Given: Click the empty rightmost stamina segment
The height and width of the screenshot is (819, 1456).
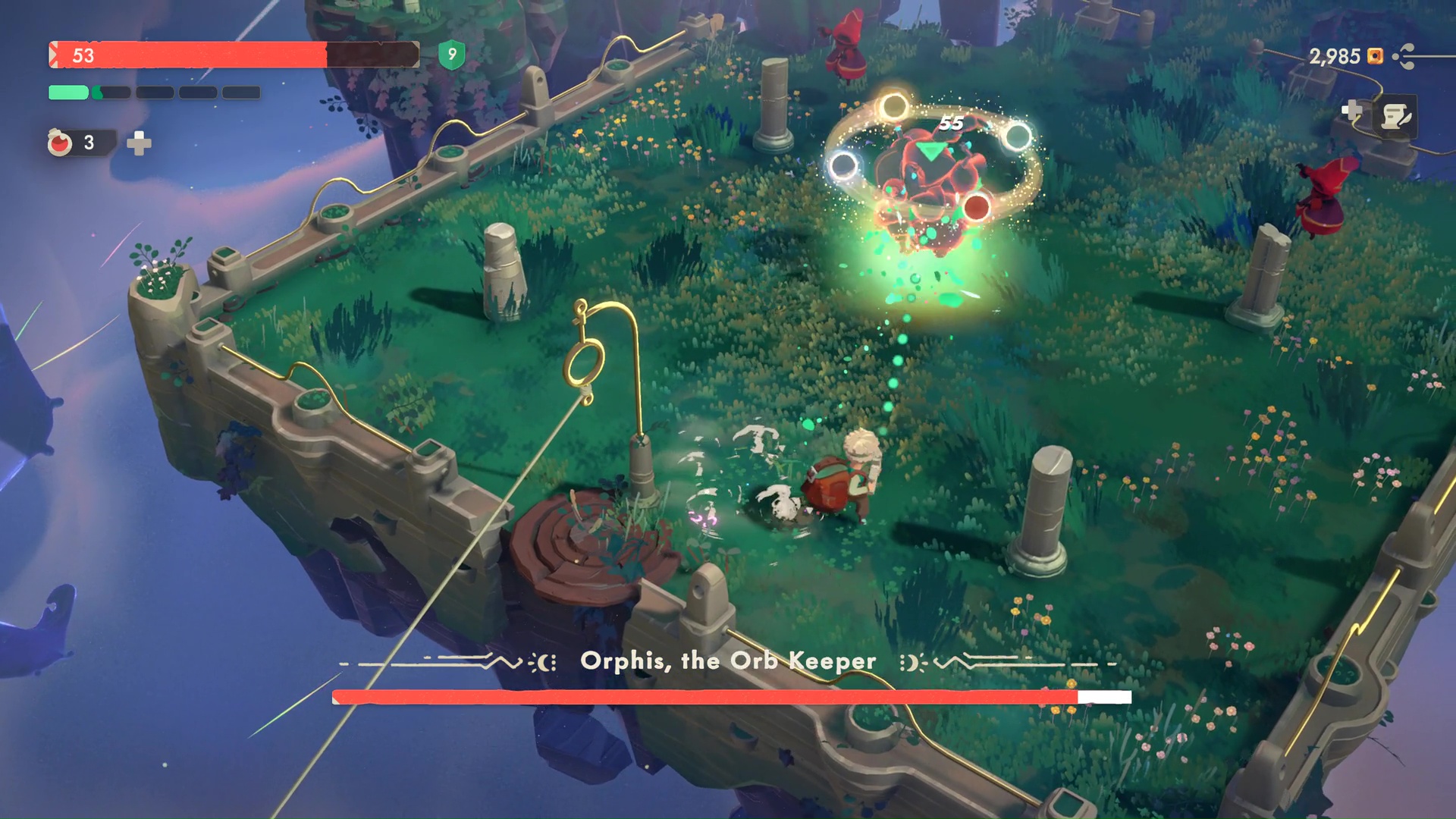Looking at the screenshot, I should tap(240, 93).
